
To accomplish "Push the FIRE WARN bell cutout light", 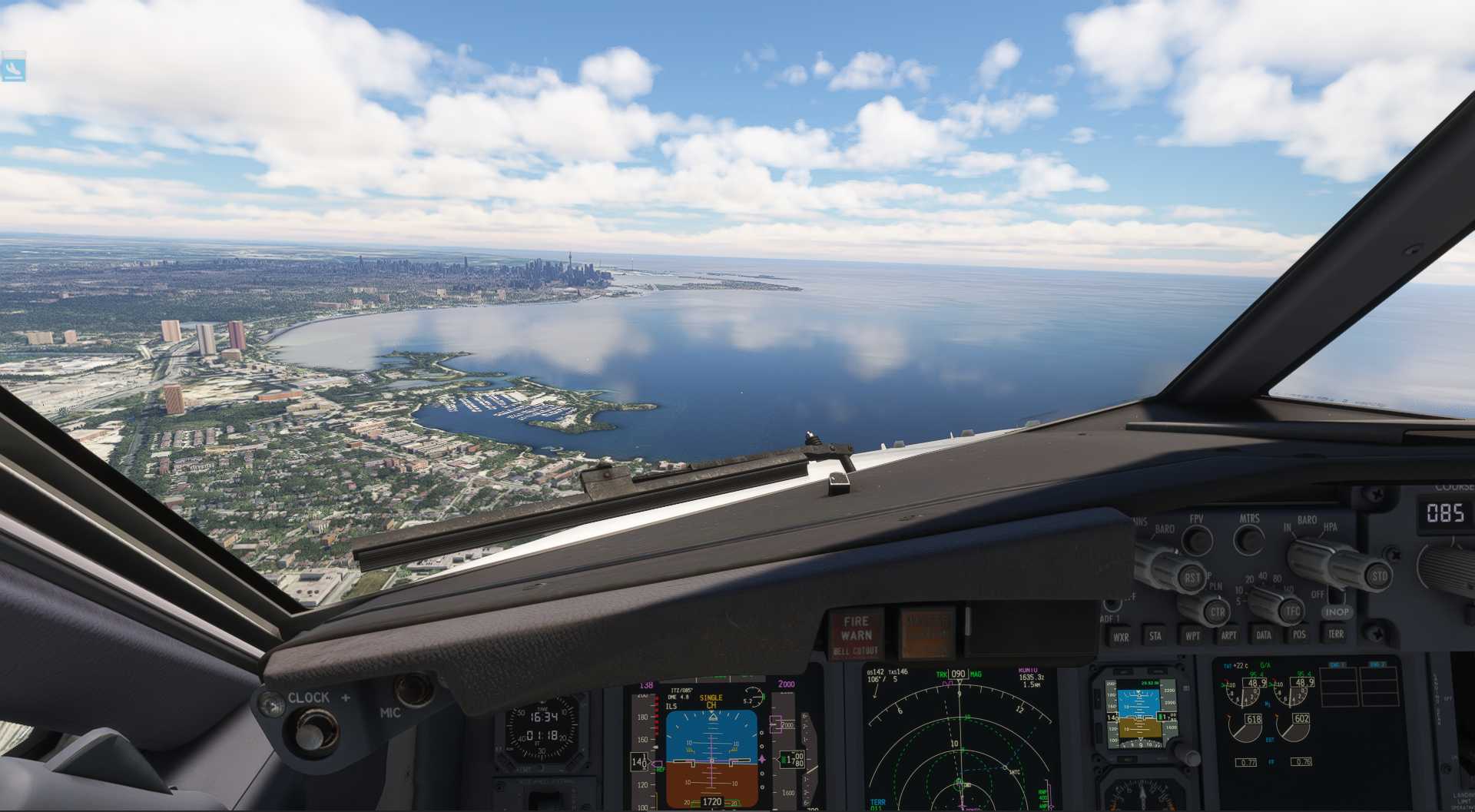I will (x=856, y=635).
